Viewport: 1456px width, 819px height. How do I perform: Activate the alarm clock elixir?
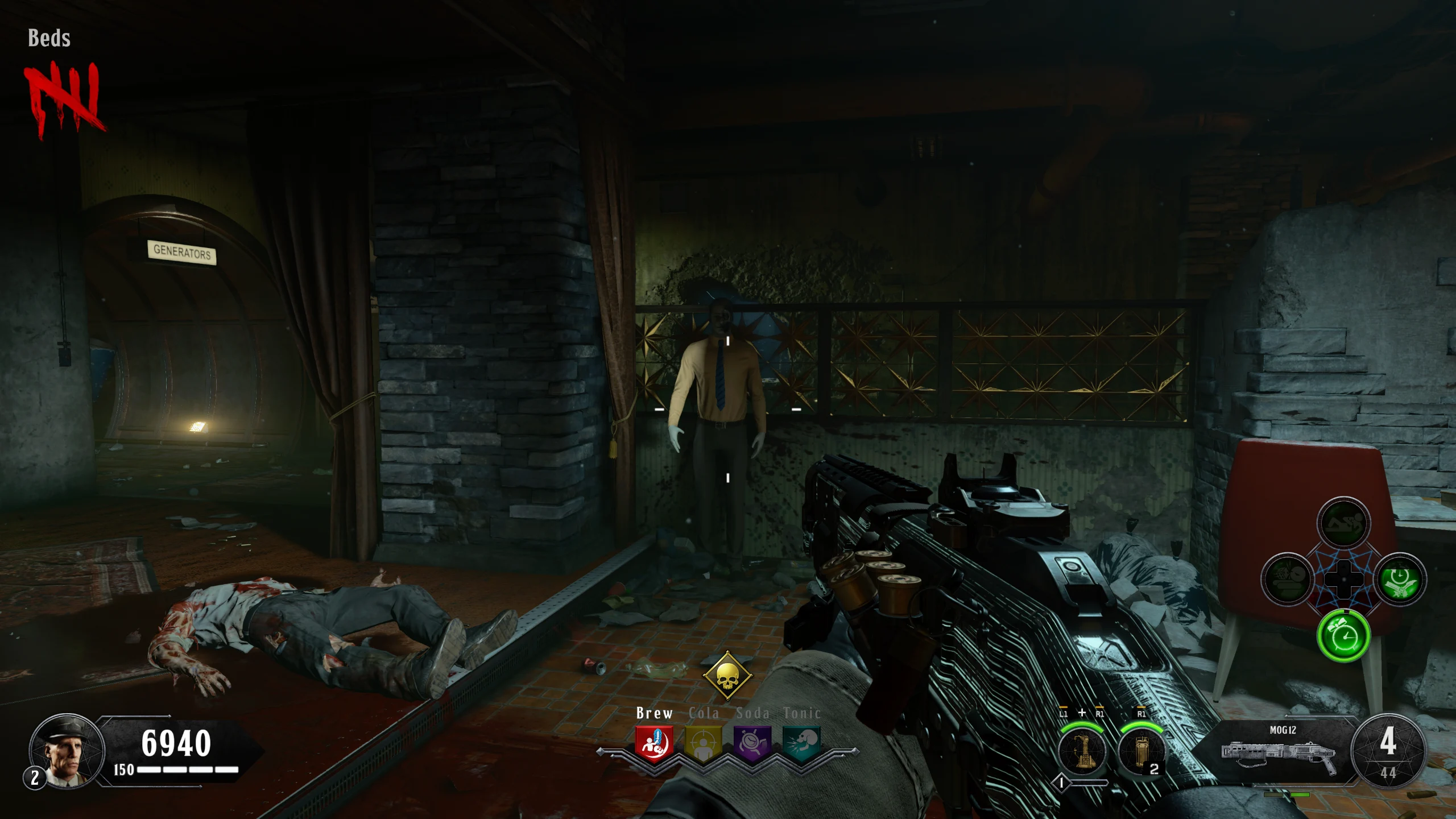tap(1343, 636)
